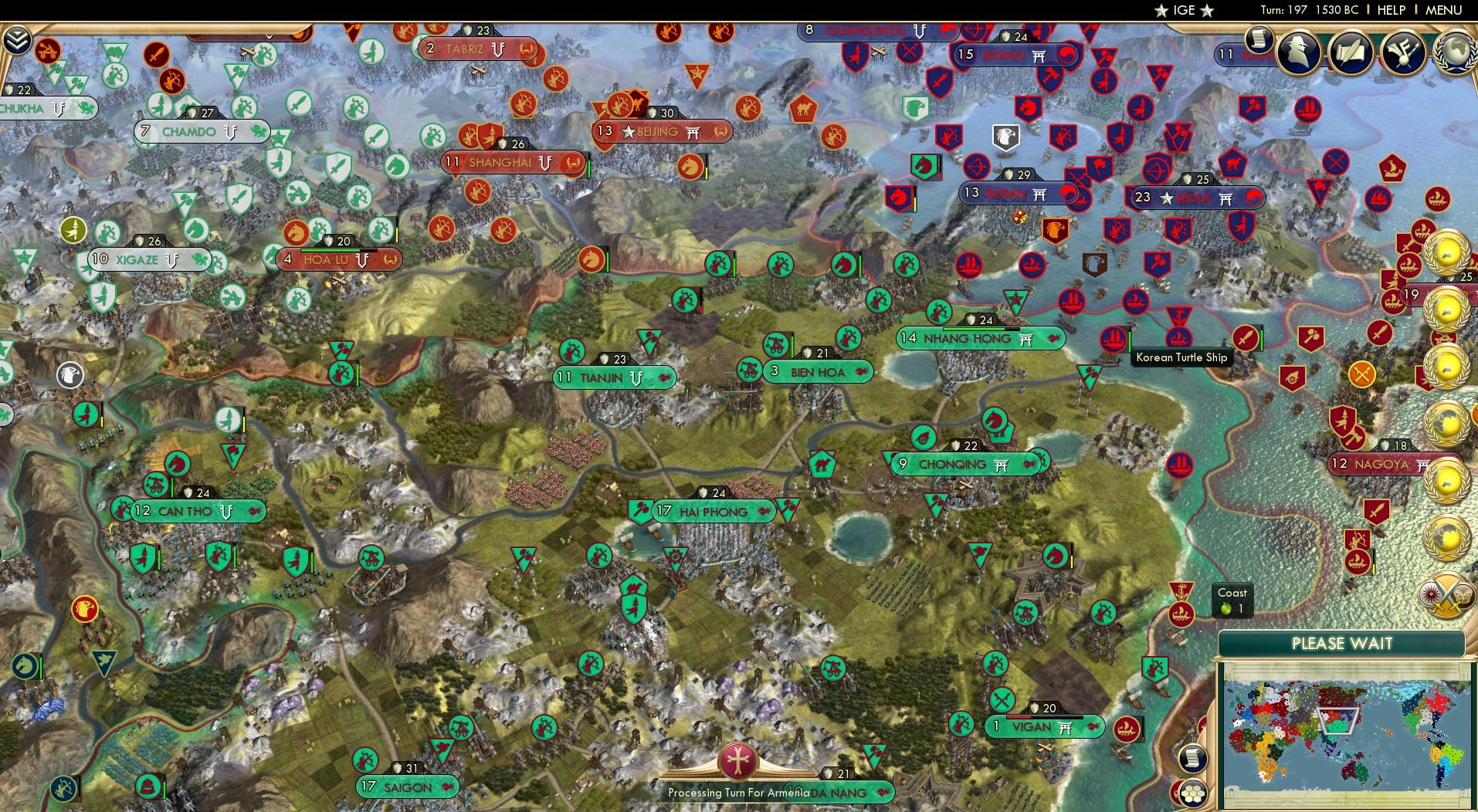Open the Social Policies fan icon
1478x812 pixels.
click(x=1402, y=54)
